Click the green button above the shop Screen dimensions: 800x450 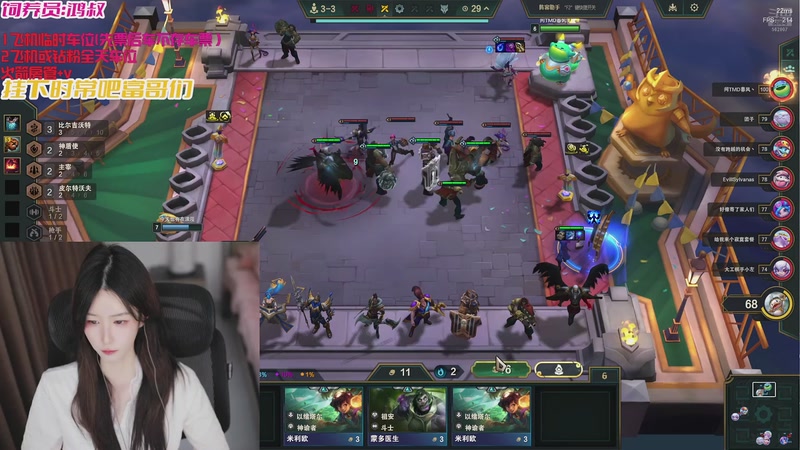pos(498,369)
